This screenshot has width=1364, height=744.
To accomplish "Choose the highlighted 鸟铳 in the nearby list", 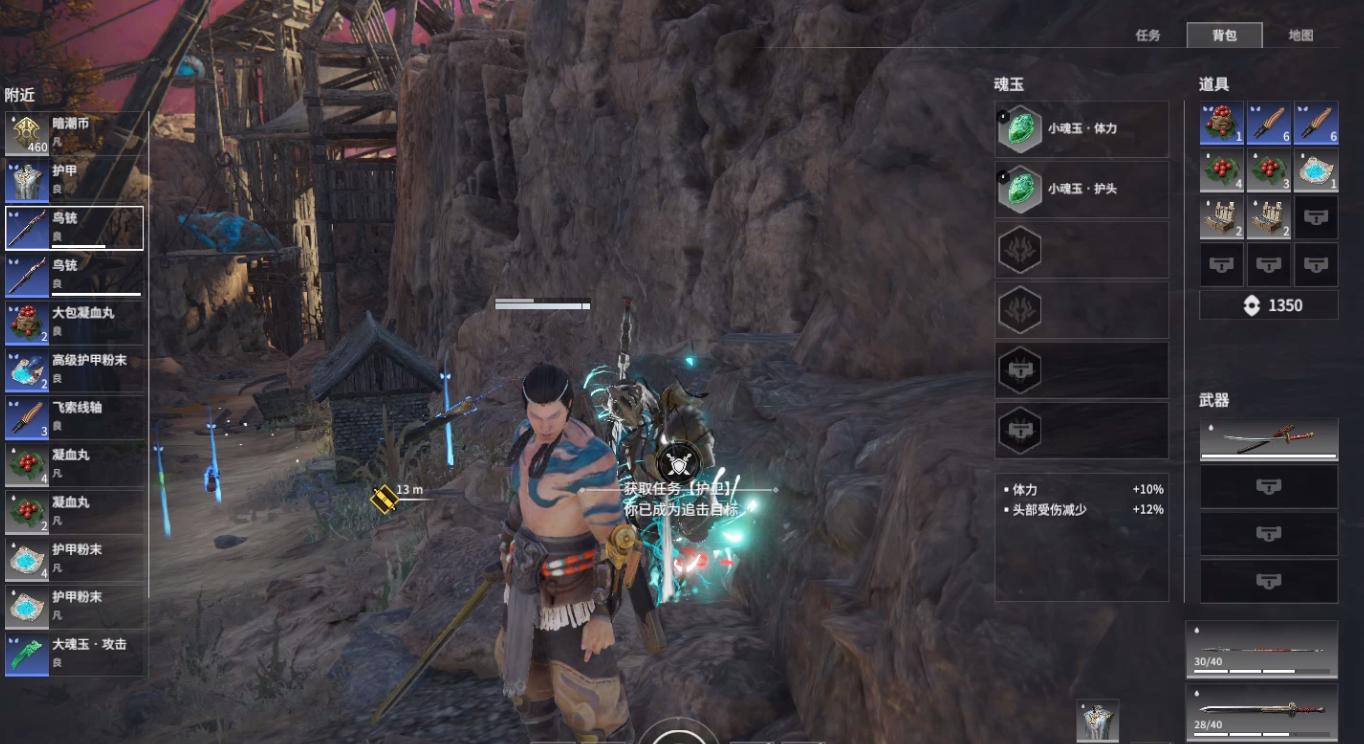I will (75, 228).
